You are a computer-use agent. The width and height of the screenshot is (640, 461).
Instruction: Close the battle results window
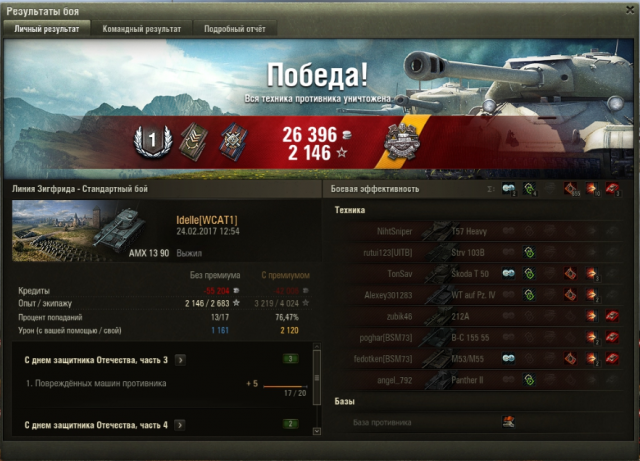[628, 11]
